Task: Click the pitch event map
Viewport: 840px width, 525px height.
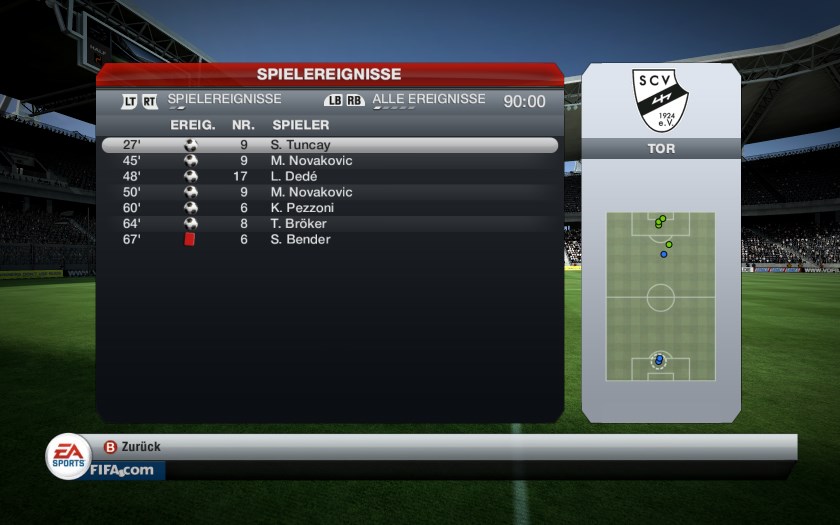Action: point(660,296)
